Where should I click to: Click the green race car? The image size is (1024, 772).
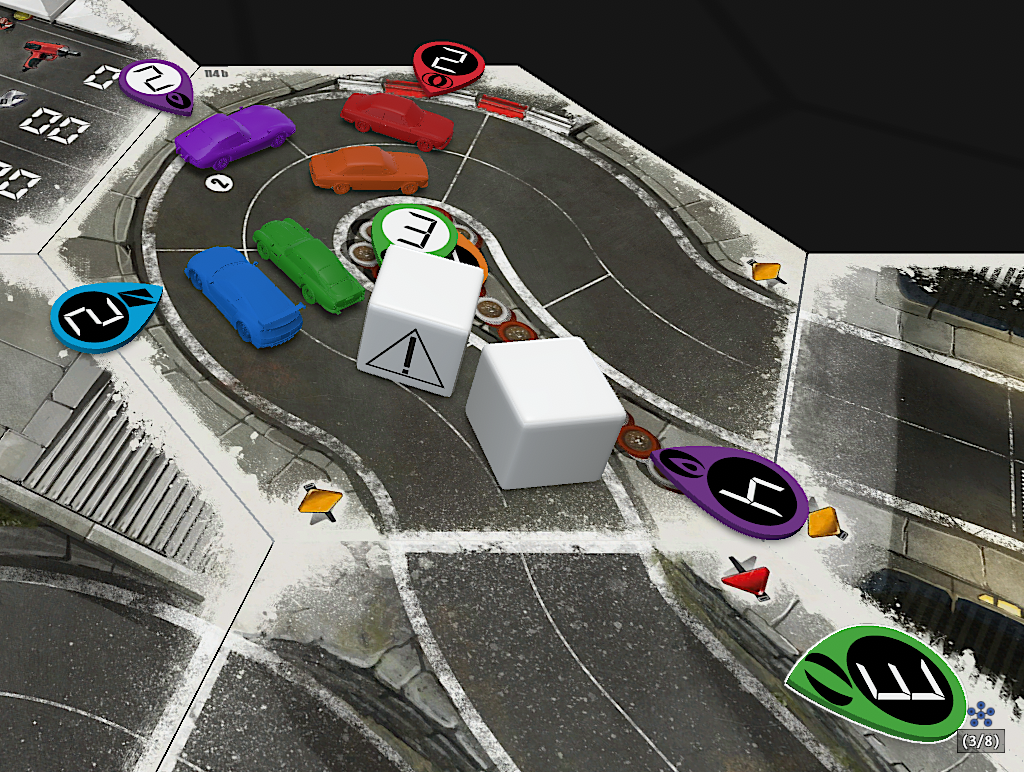305,262
